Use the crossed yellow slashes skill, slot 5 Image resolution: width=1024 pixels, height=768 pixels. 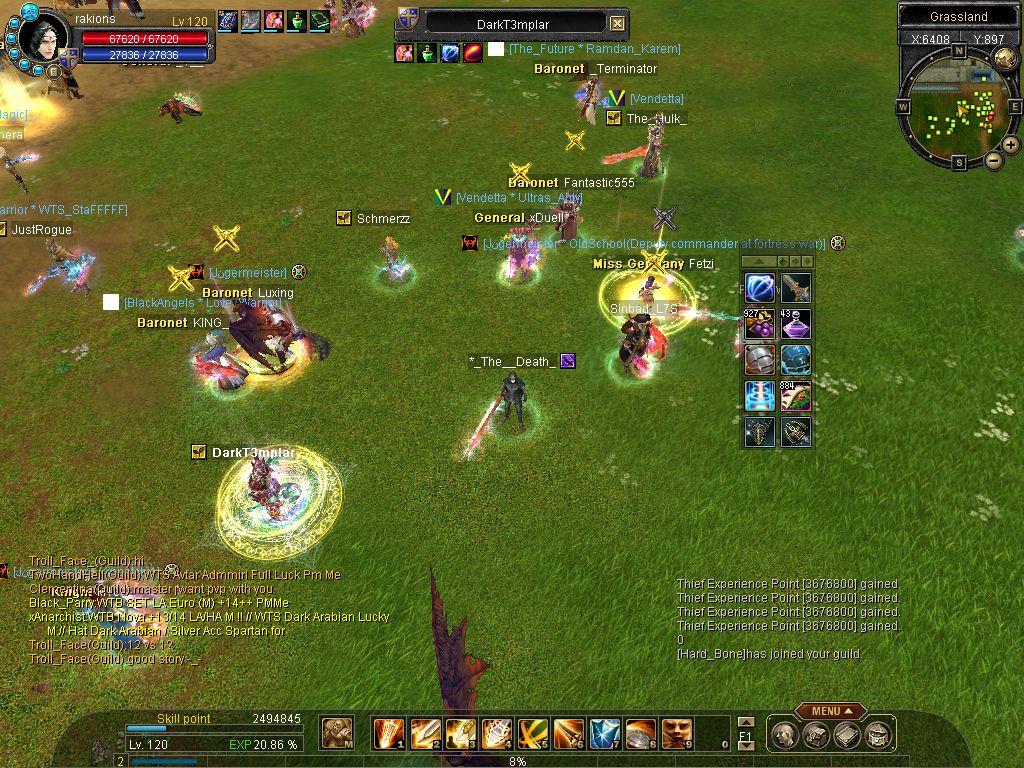pos(533,734)
